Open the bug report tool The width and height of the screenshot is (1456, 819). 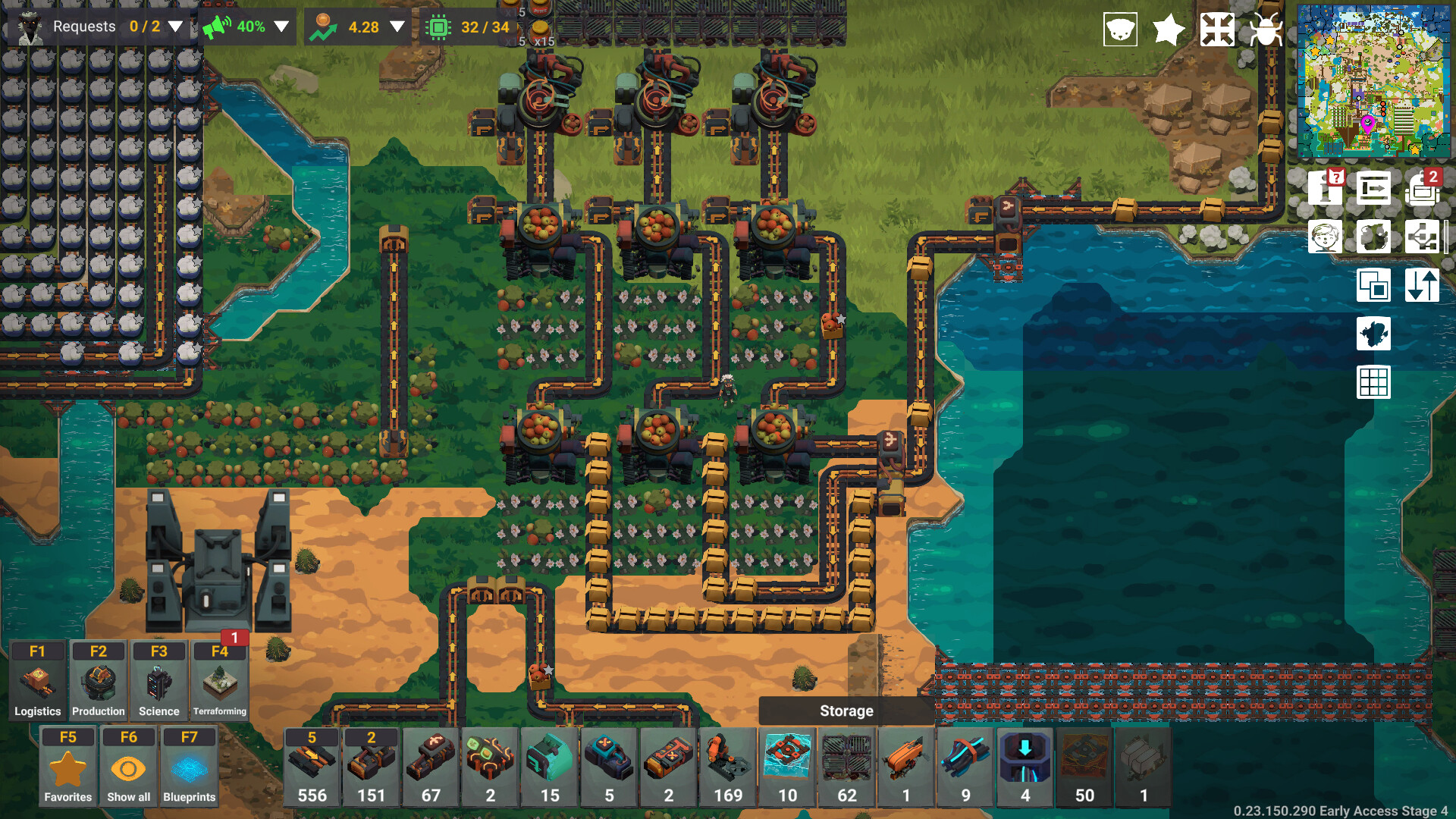(1266, 30)
